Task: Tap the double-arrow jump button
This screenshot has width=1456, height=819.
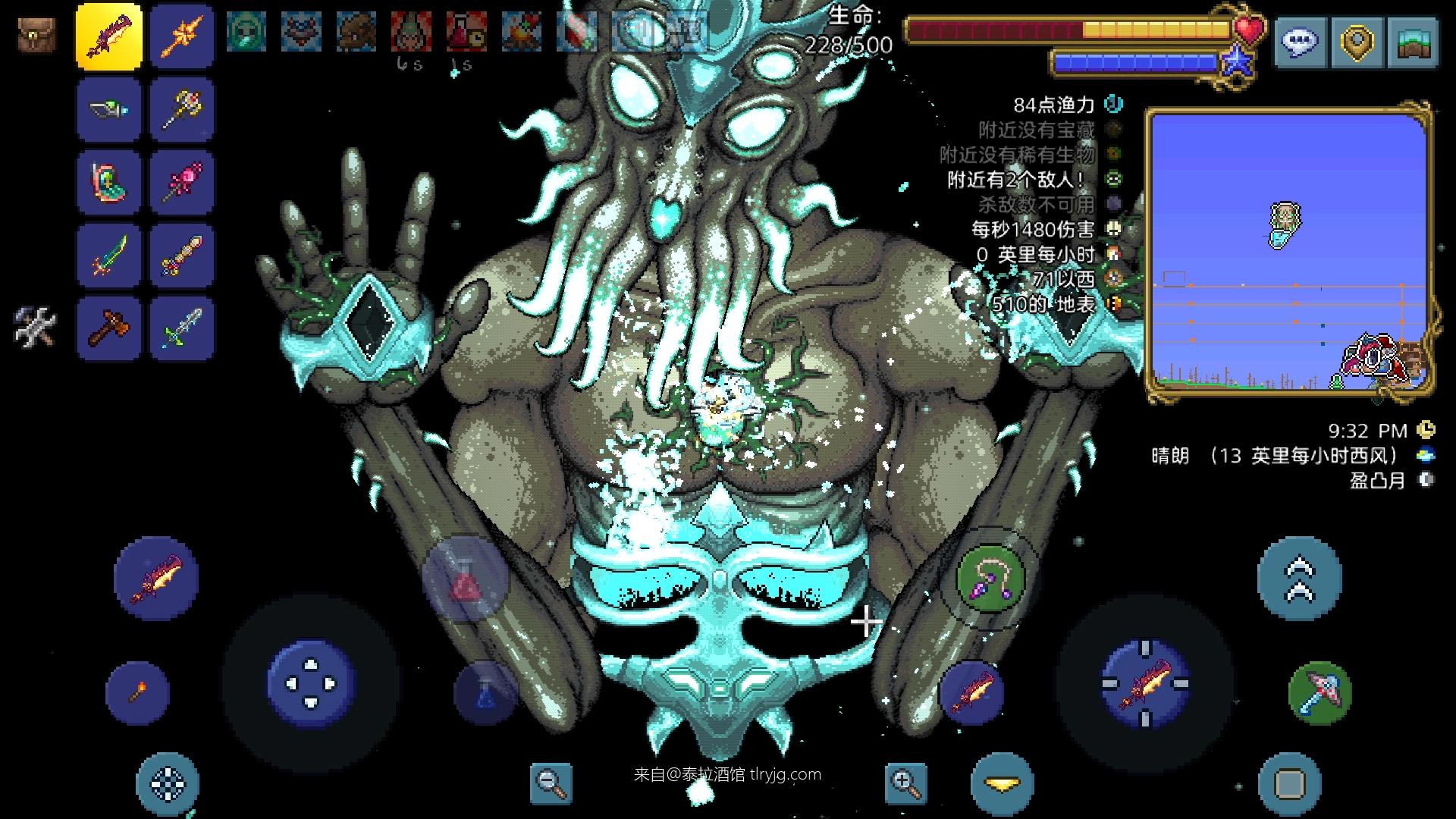Action: coord(1299,579)
